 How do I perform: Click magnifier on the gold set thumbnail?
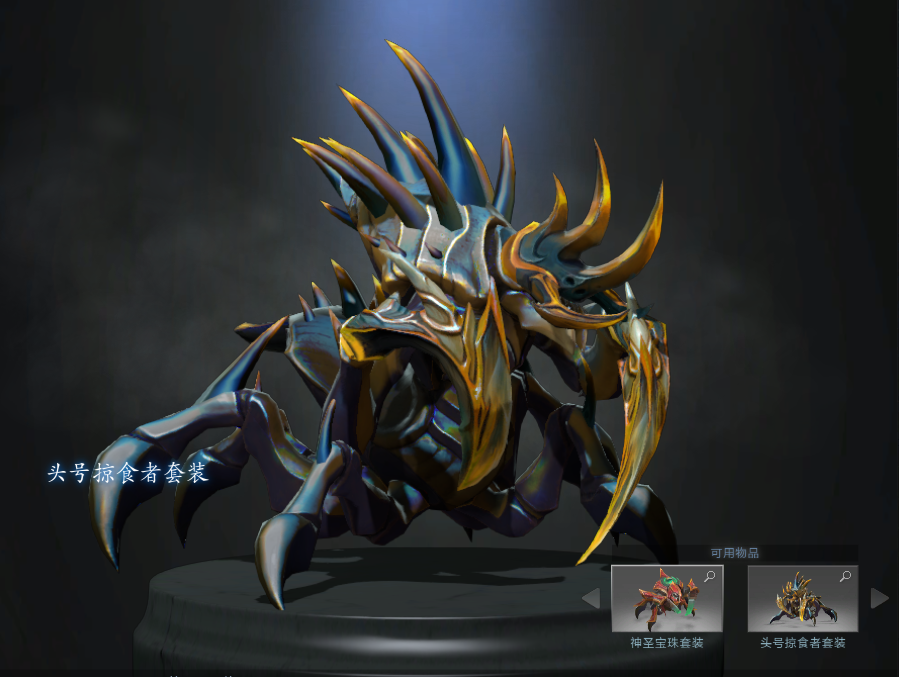846,576
